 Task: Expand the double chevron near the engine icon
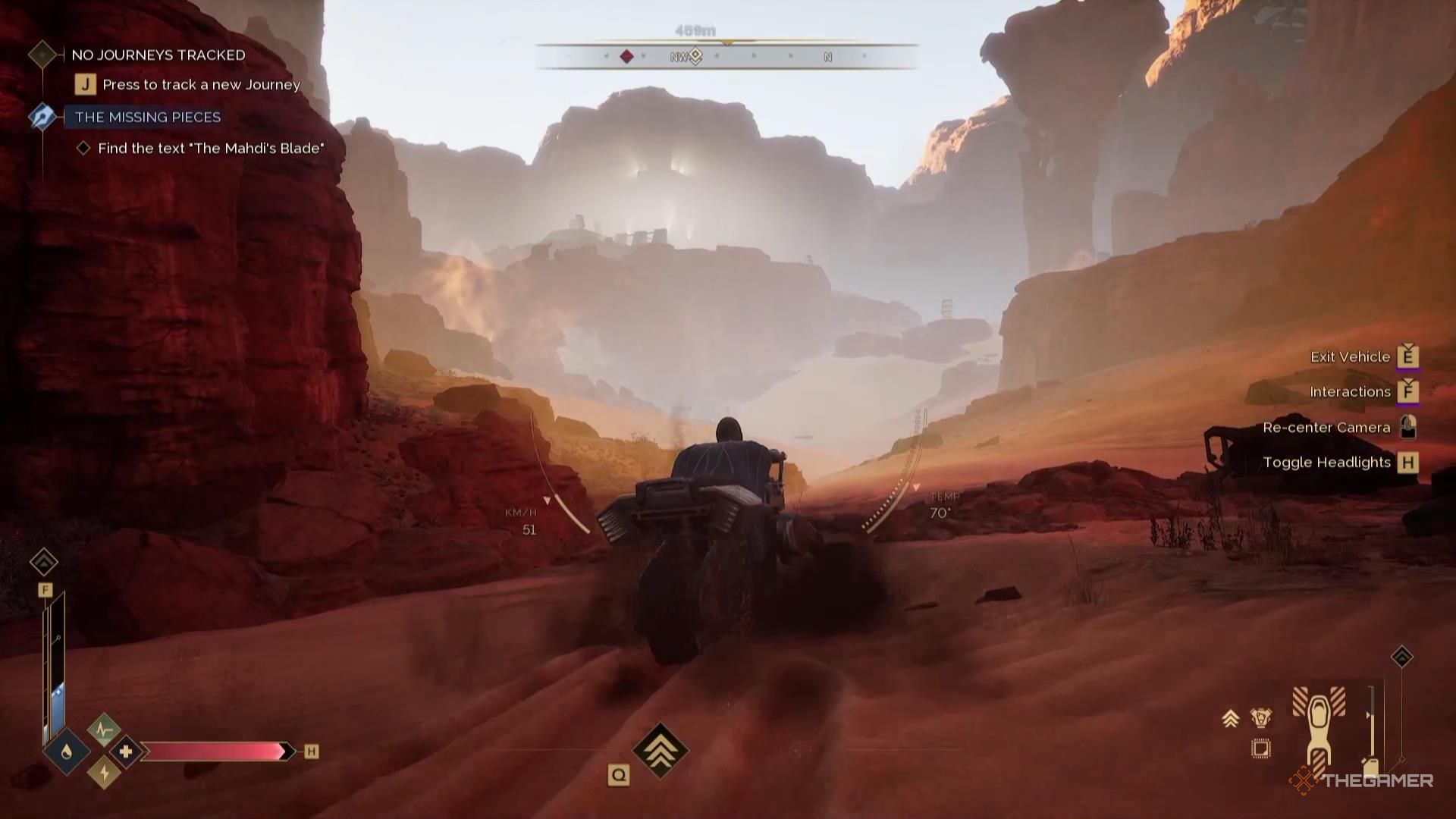pos(1231,718)
